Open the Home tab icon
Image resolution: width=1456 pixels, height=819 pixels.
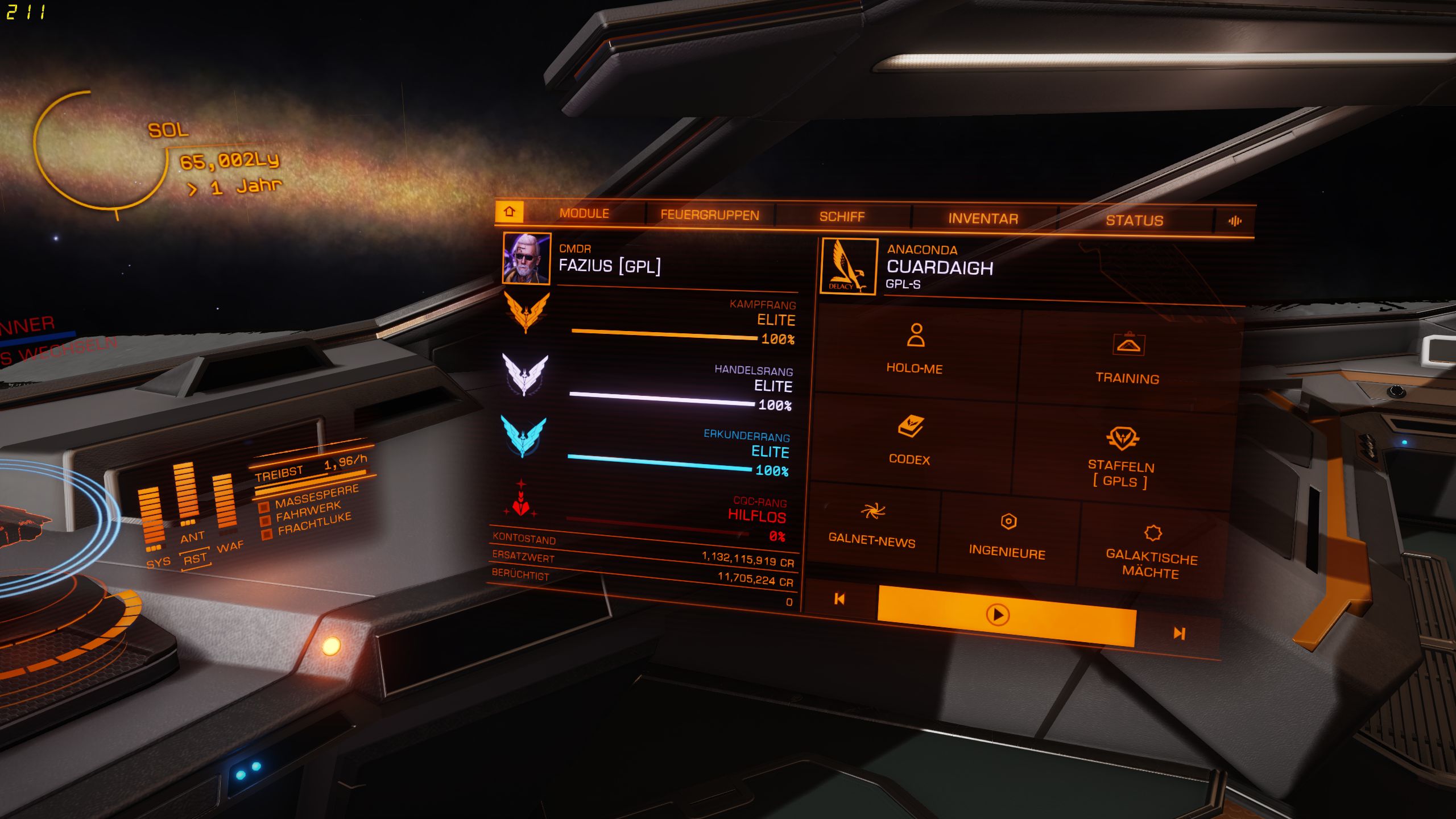[509, 212]
